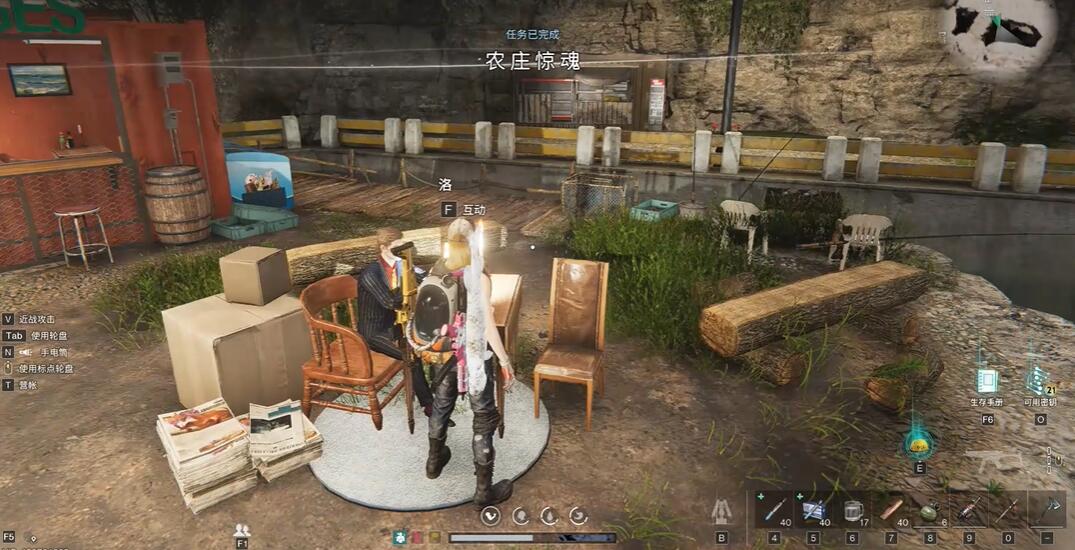This screenshot has height=550, width=1075.
Task: Select the axe tool slot
Action: [x=1047, y=510]
